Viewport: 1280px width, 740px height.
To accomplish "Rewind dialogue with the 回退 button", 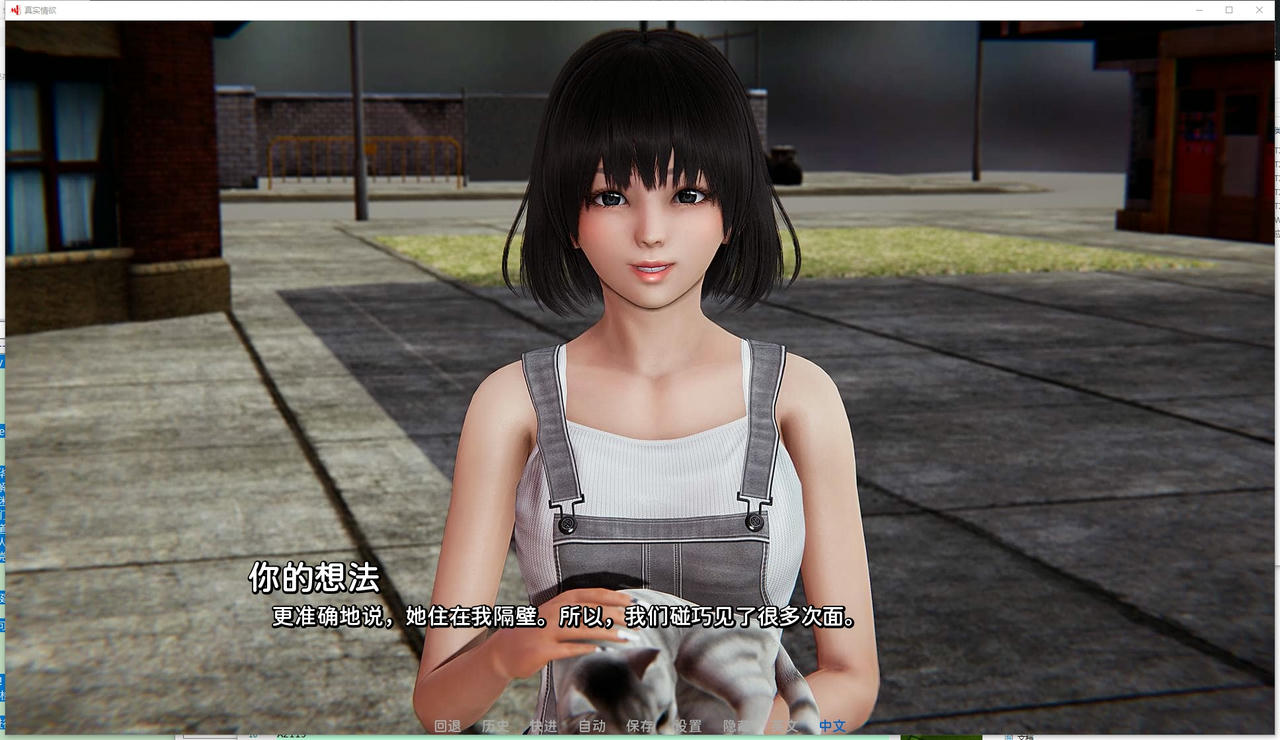I will coord(449,727).
